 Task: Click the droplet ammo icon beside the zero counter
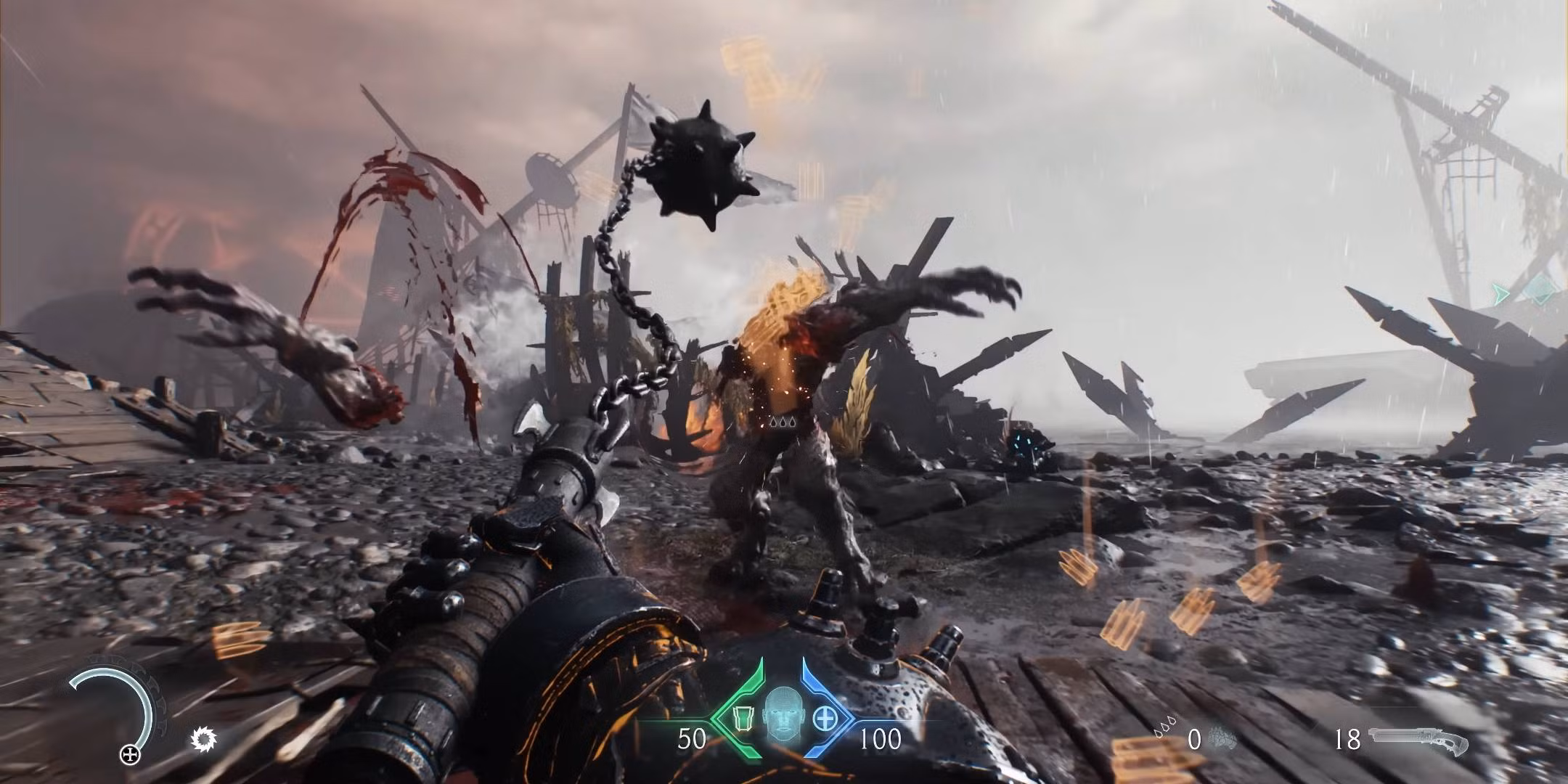[1165, 726]
